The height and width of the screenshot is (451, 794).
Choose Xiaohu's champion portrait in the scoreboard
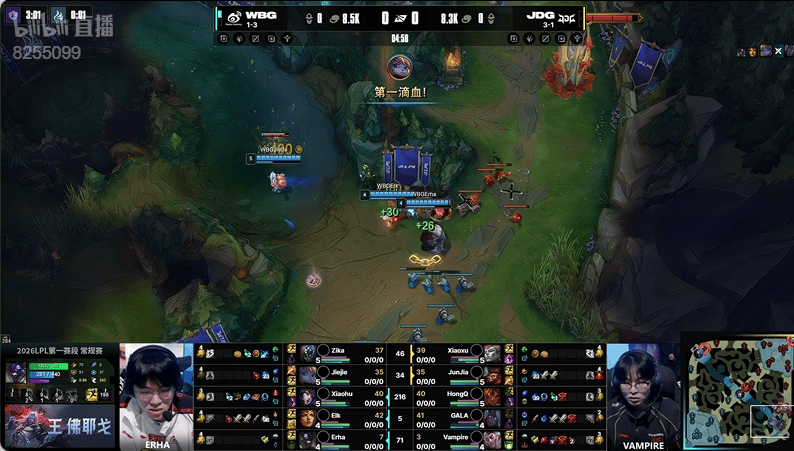[308, 396]
